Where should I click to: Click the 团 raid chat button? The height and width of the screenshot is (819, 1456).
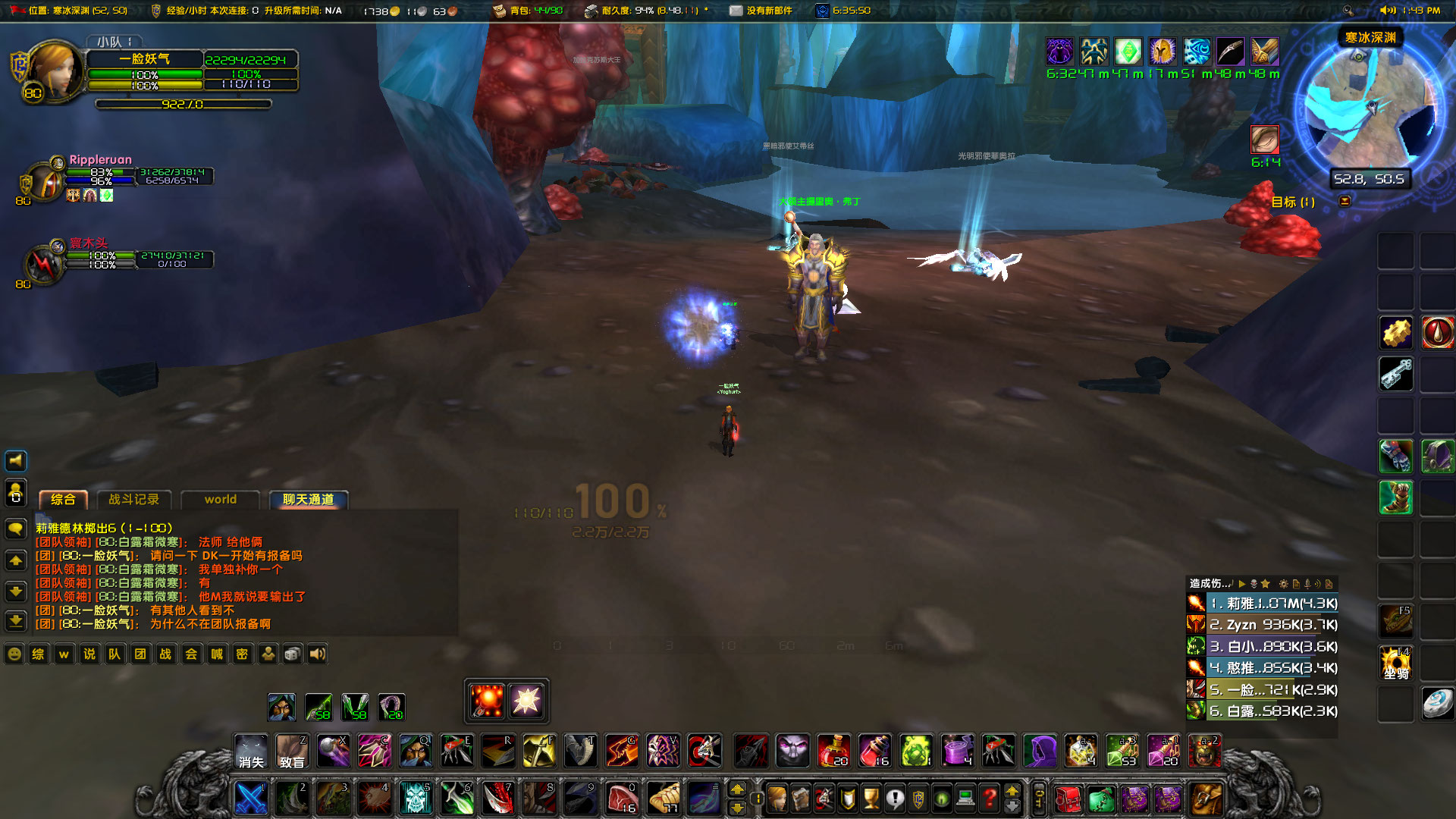tap(140, 654)
